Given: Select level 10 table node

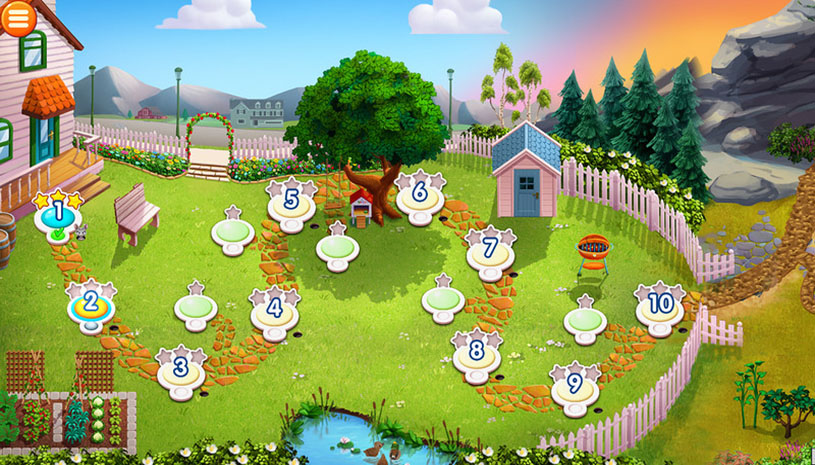Looking at the screenshot, I should pyautogui.click(x=660, y=305).
